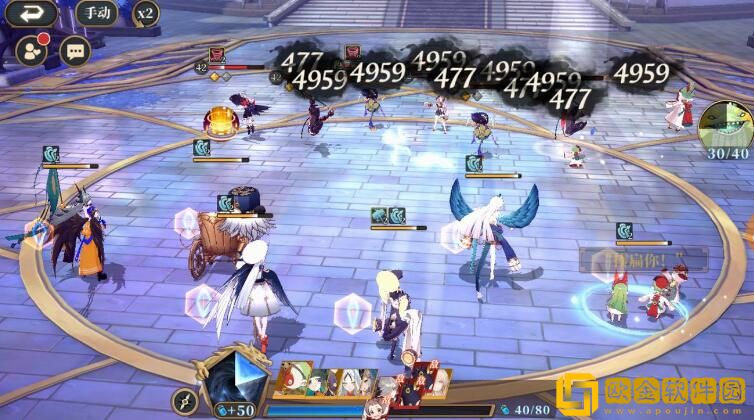This screenshot has width=754, height=420.
Task: Open the friends icon with red dot
Action: (33, 50)
